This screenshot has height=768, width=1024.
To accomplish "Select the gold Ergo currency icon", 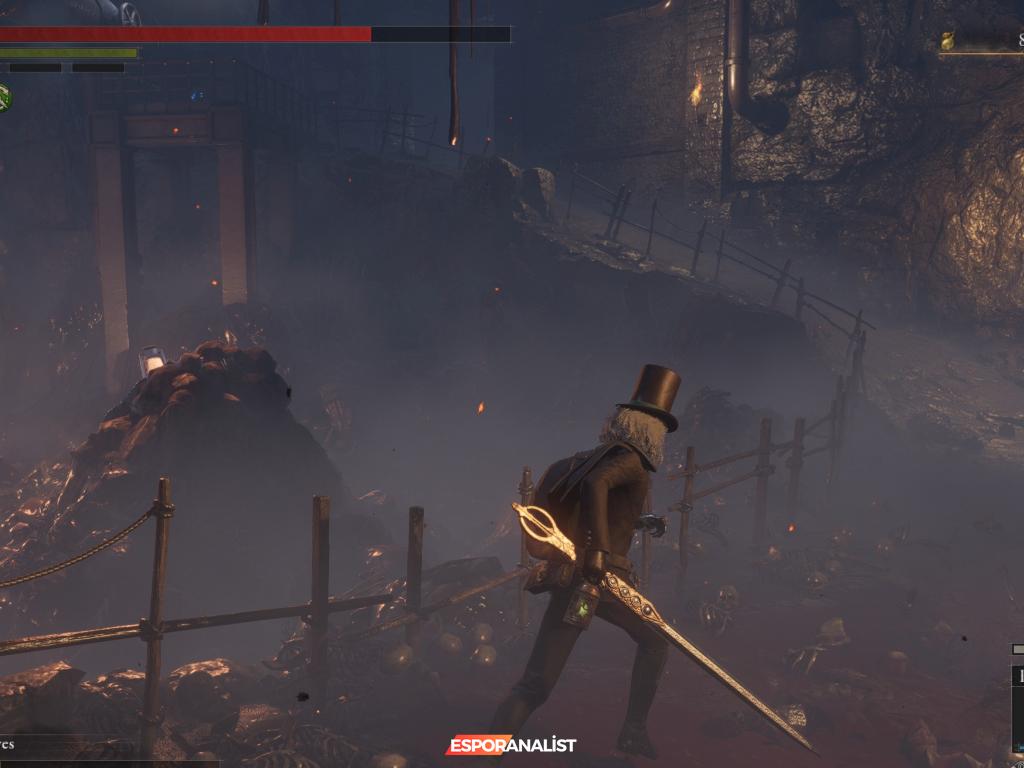I will [x=947, y=41].
